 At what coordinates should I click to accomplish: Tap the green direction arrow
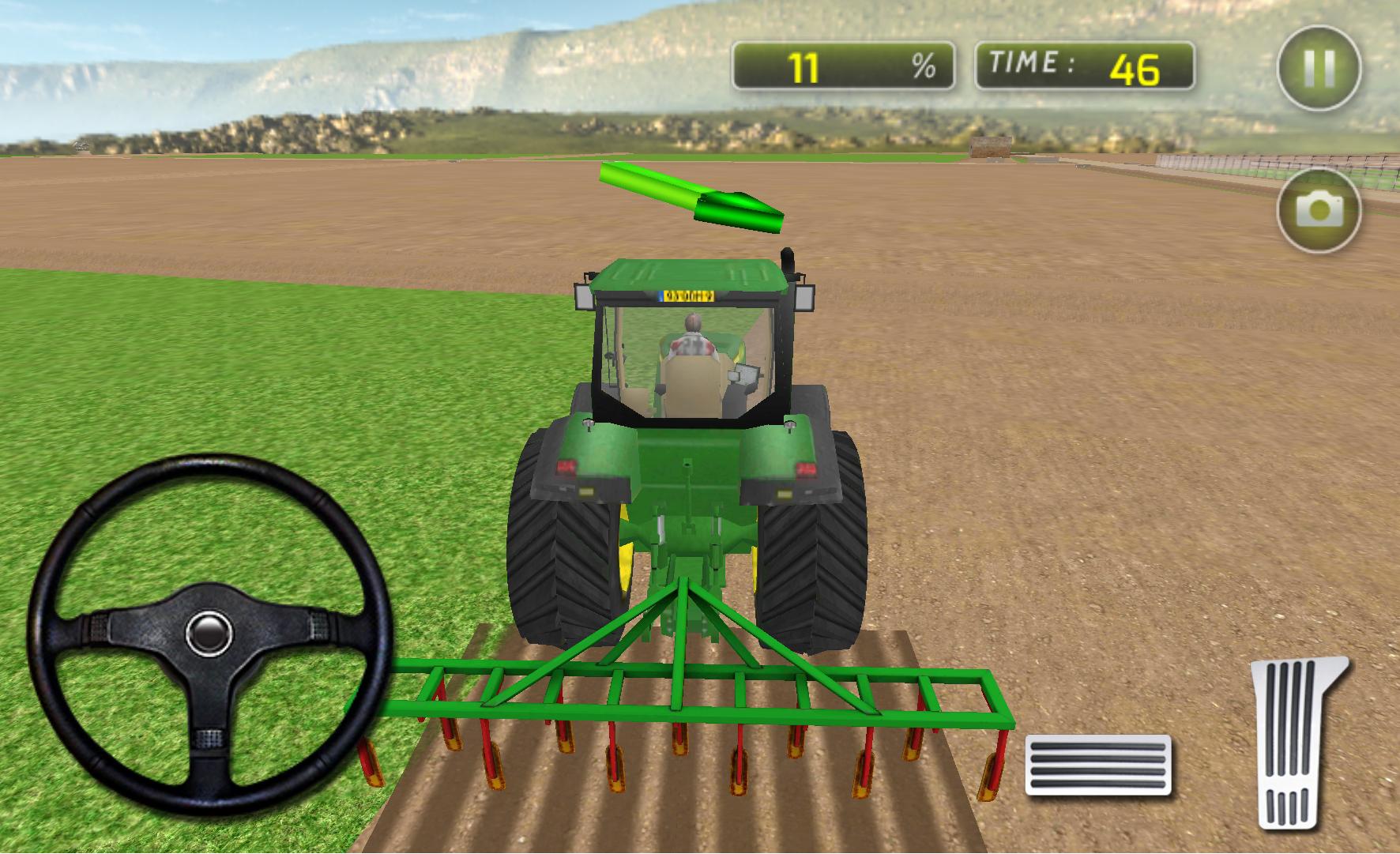point(691,198)
